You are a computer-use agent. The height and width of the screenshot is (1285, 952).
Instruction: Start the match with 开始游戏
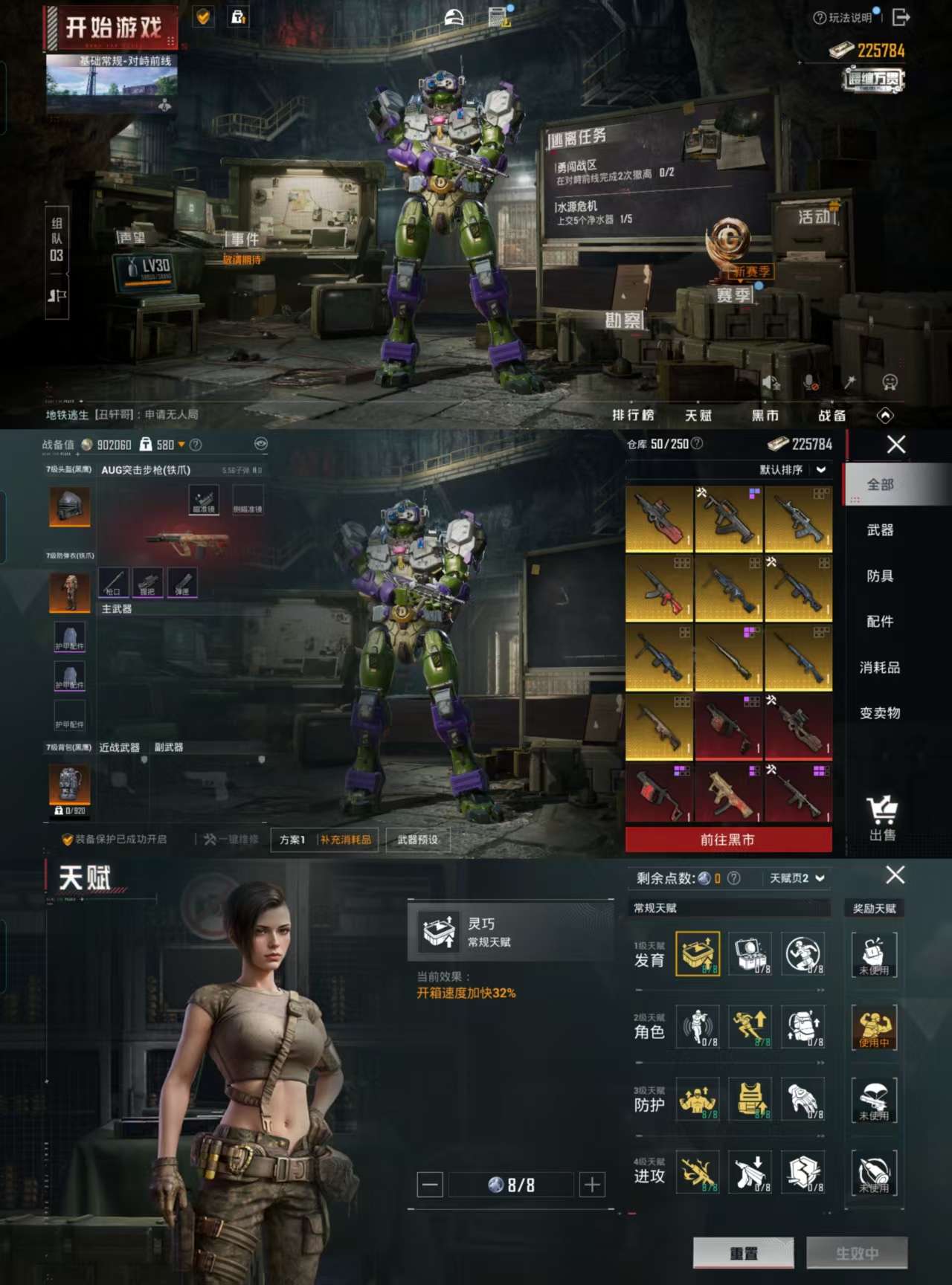coord(112,28)
